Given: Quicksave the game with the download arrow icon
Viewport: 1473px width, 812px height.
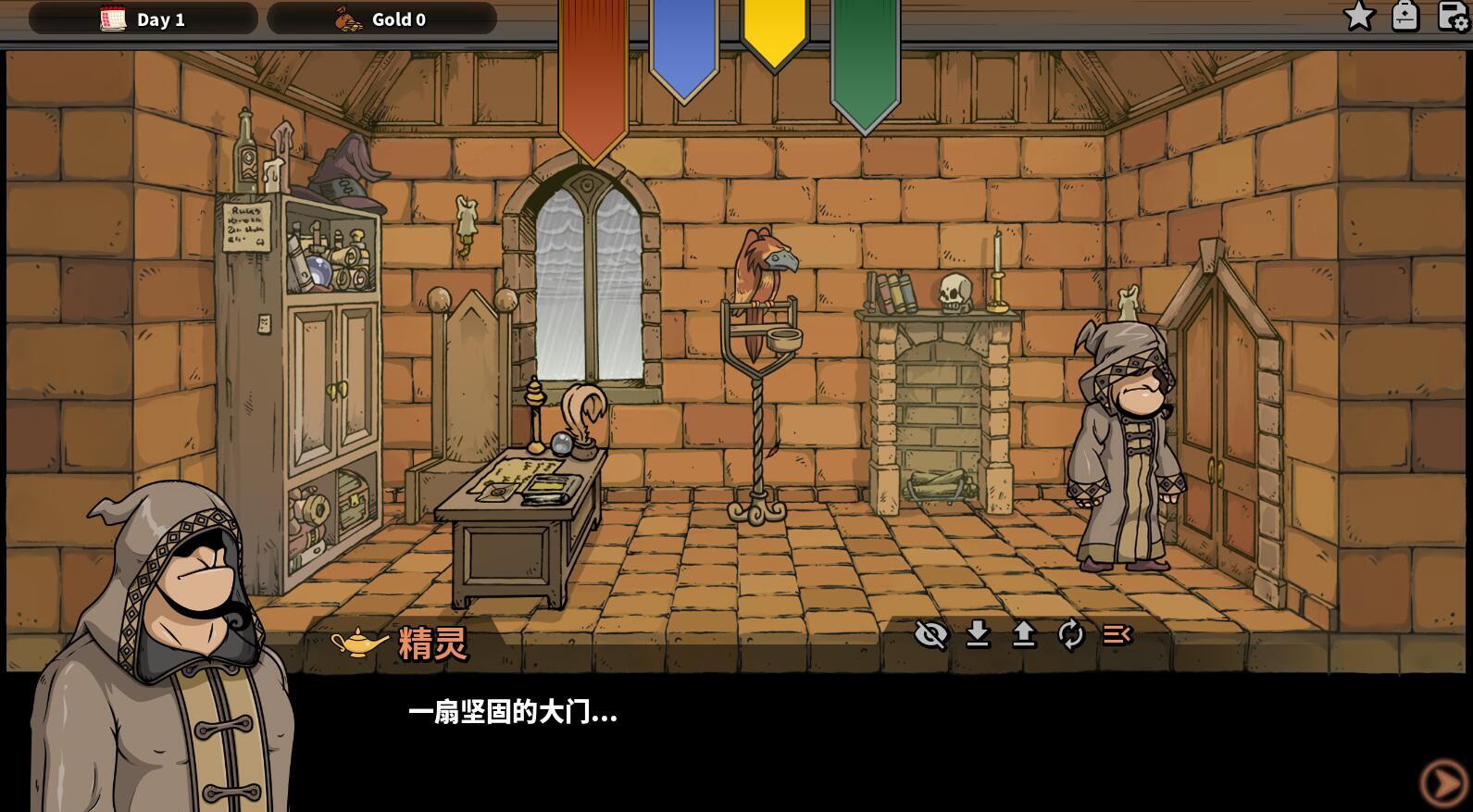Looking at the screenshot, I should coord(978,636).
